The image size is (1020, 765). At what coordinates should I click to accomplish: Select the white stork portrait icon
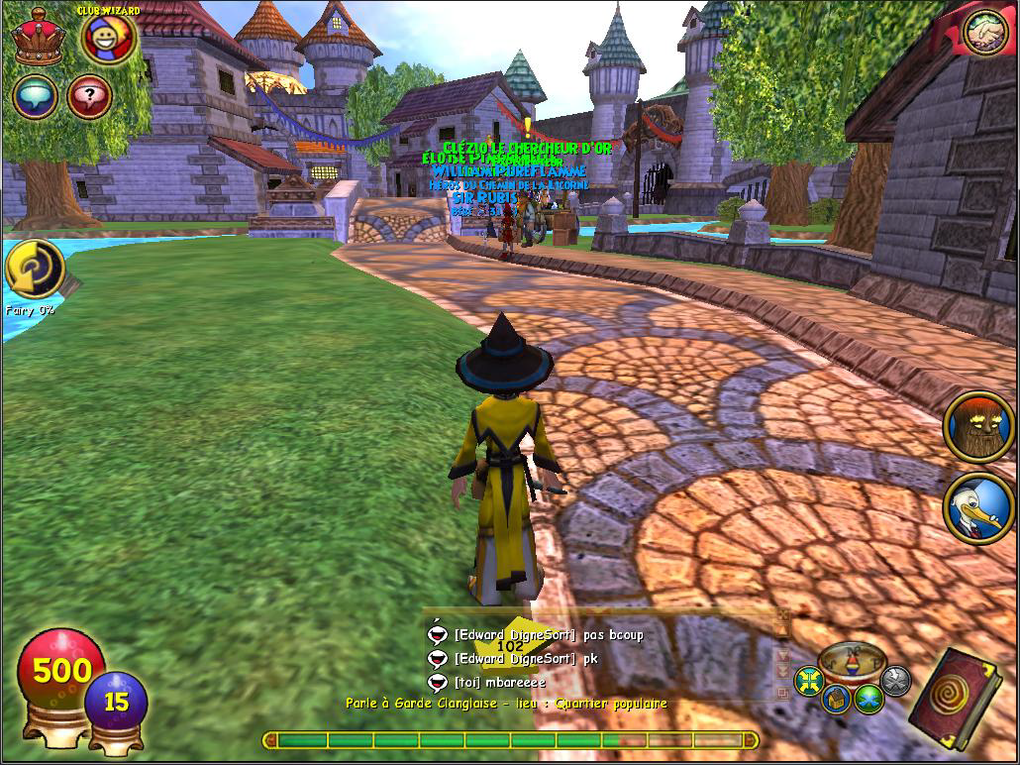(x=979, y=509)
